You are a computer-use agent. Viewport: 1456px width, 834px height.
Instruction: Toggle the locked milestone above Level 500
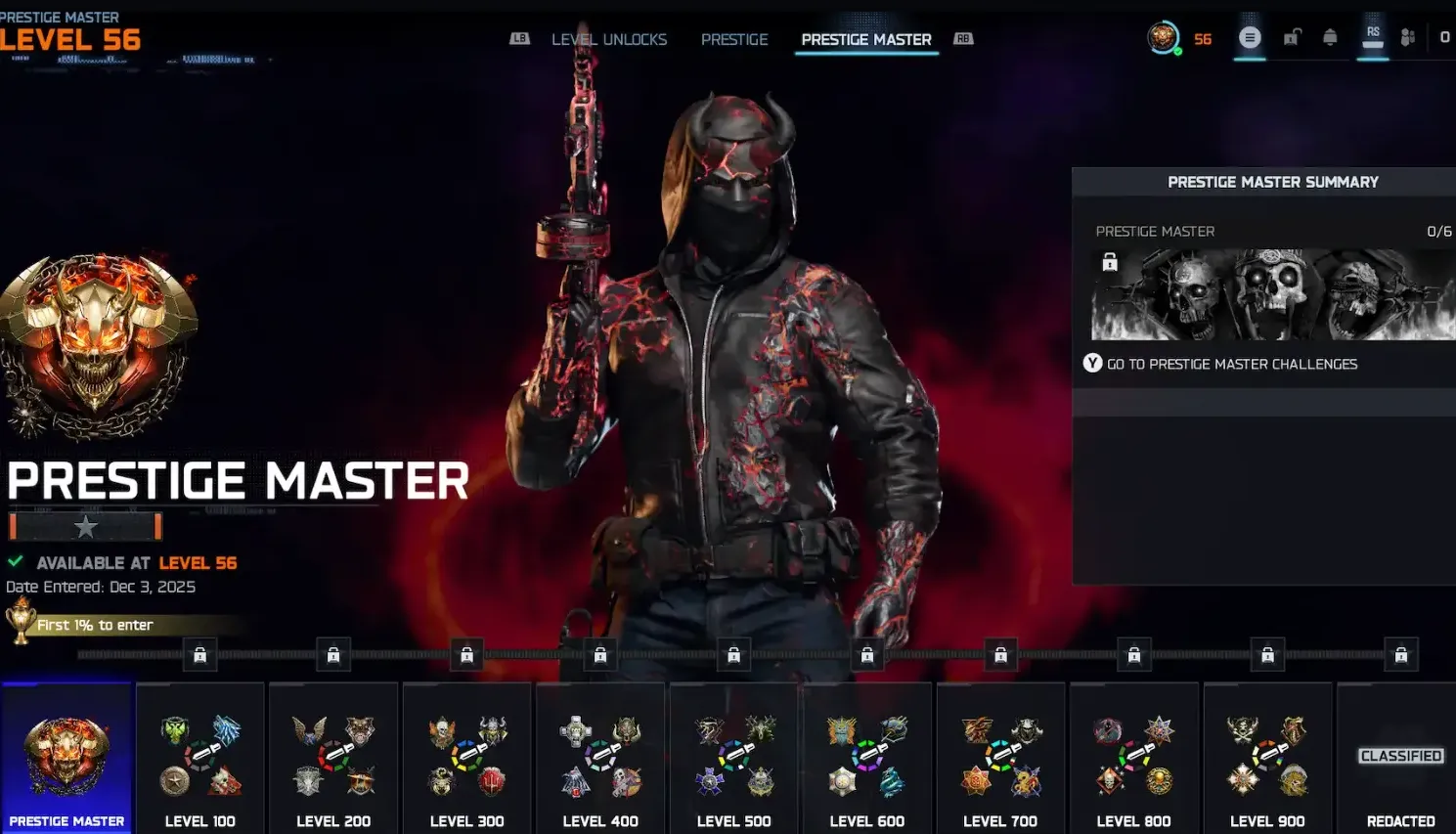coord(734,654)
